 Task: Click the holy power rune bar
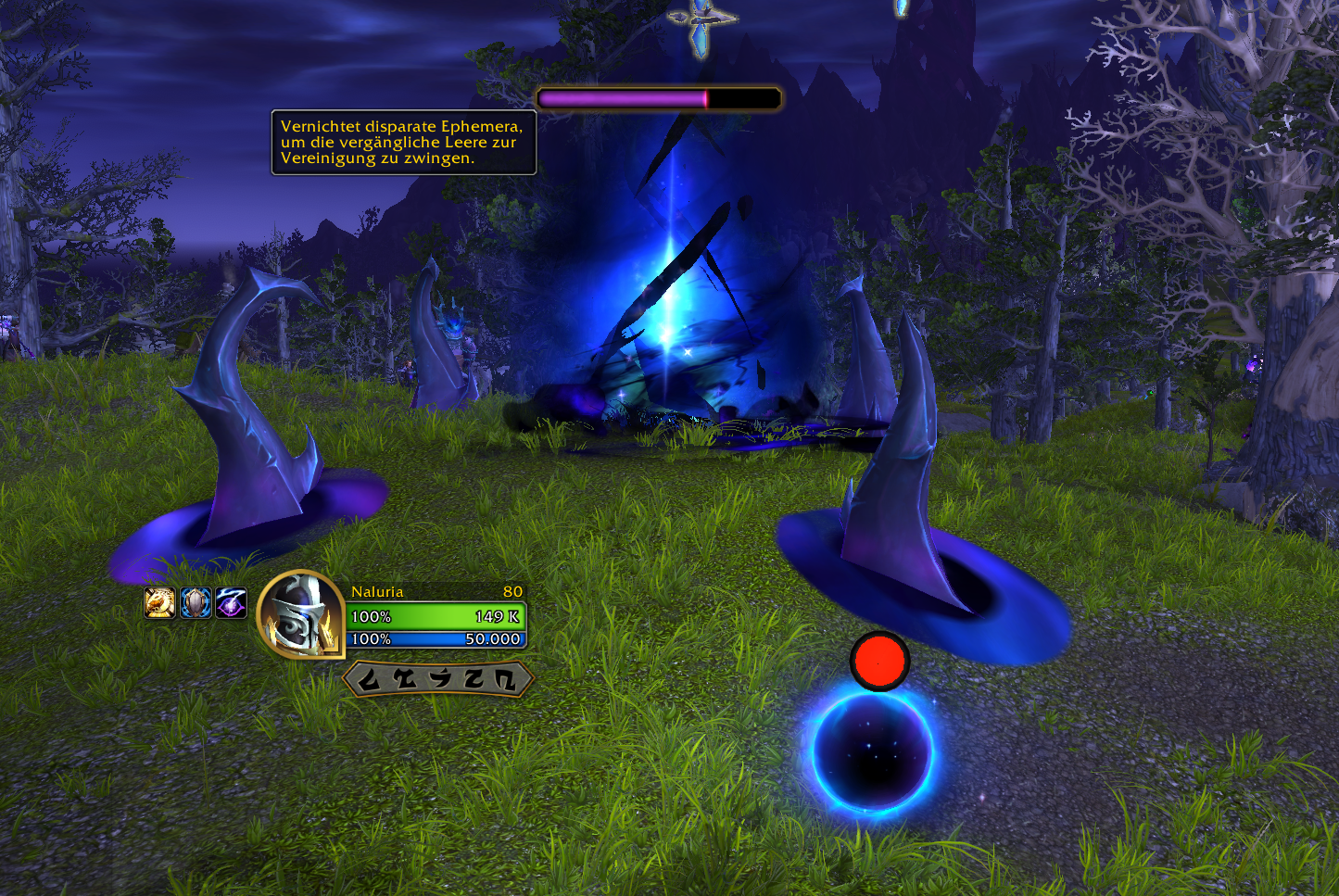coord(437,679)
